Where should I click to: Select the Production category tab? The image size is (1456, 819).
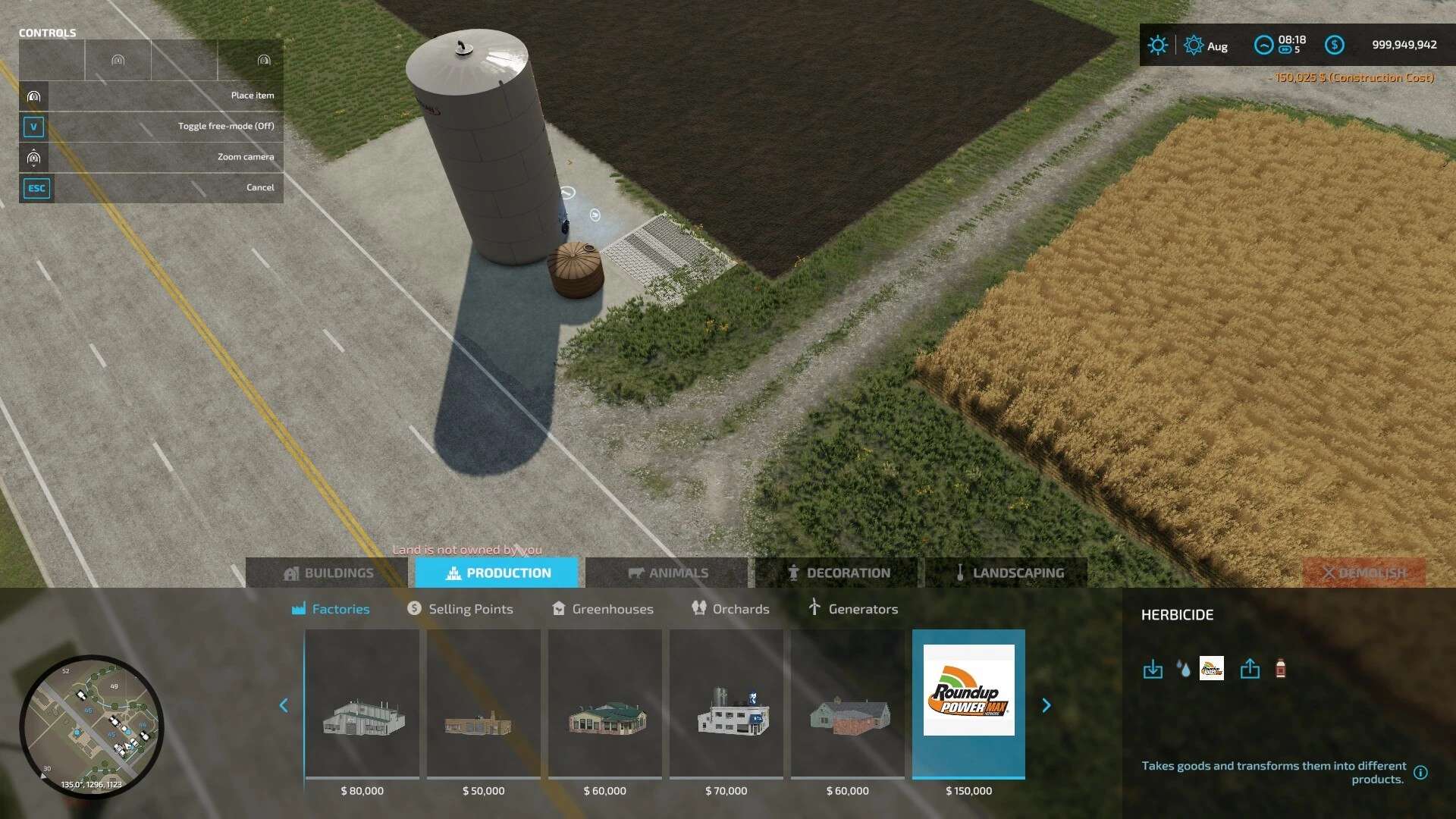[x=497, y=573]
